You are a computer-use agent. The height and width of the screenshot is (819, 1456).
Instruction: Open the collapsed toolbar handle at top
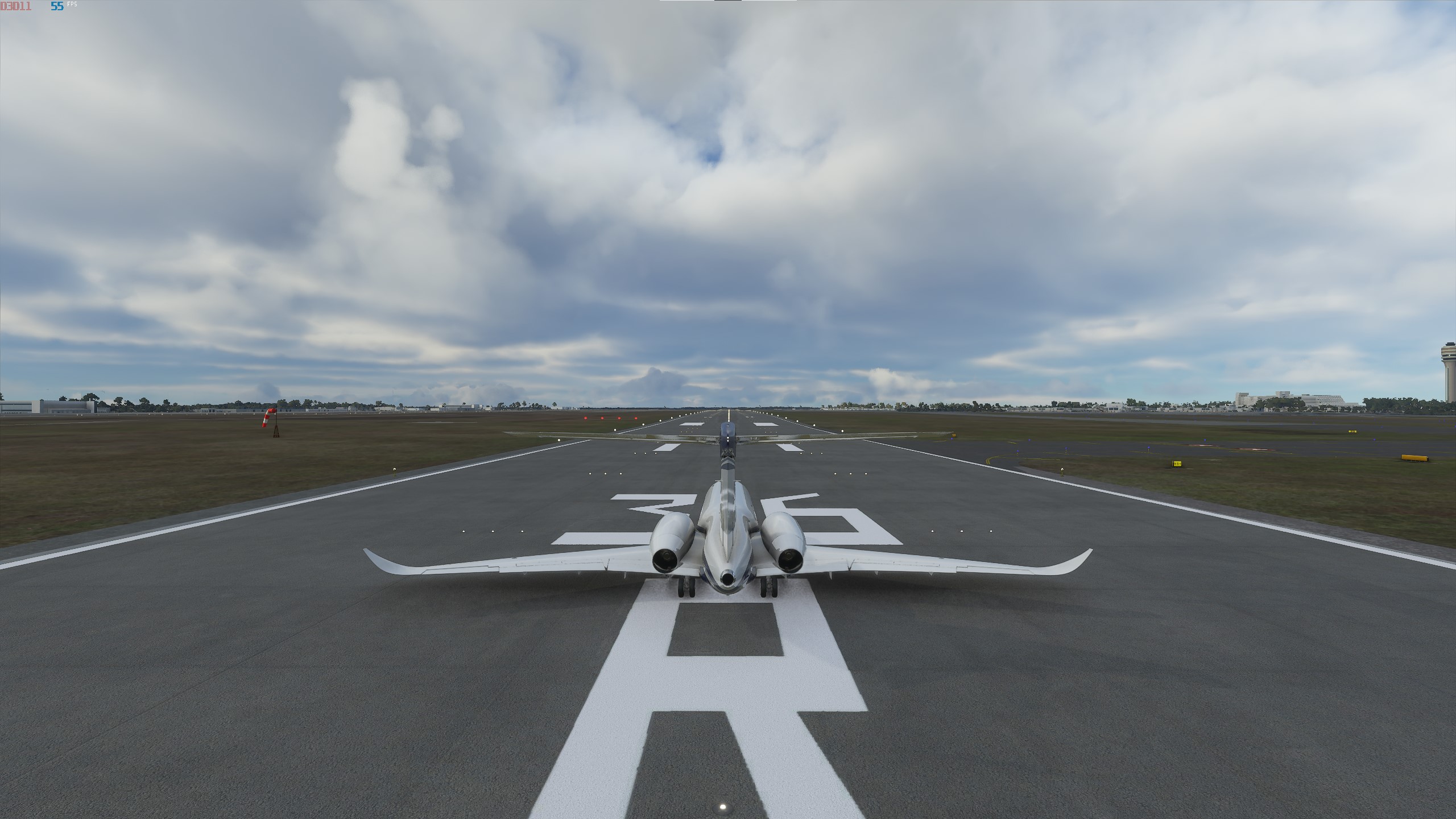click(x=727, y=2)
